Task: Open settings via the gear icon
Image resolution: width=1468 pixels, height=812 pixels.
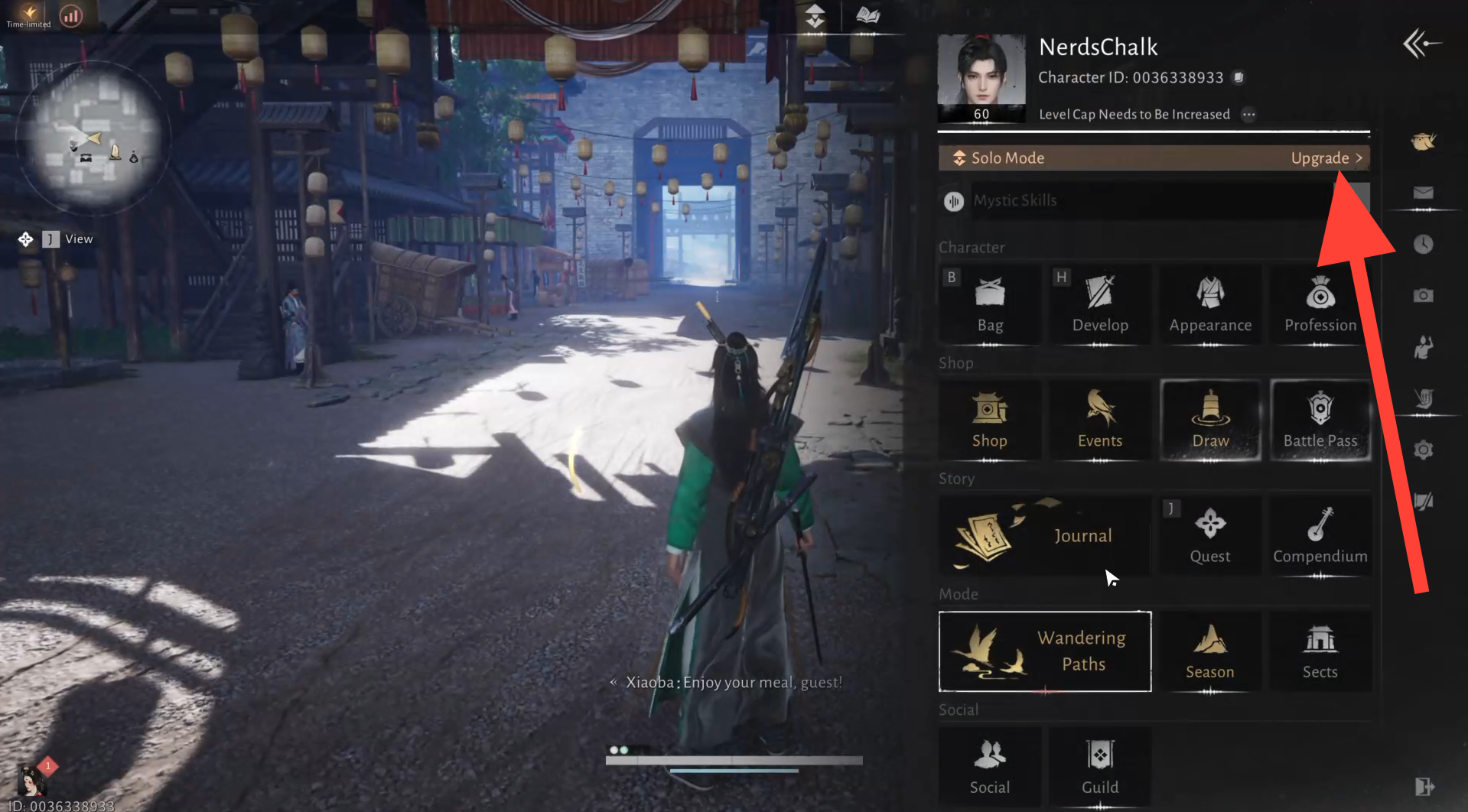Action: 1423,450
